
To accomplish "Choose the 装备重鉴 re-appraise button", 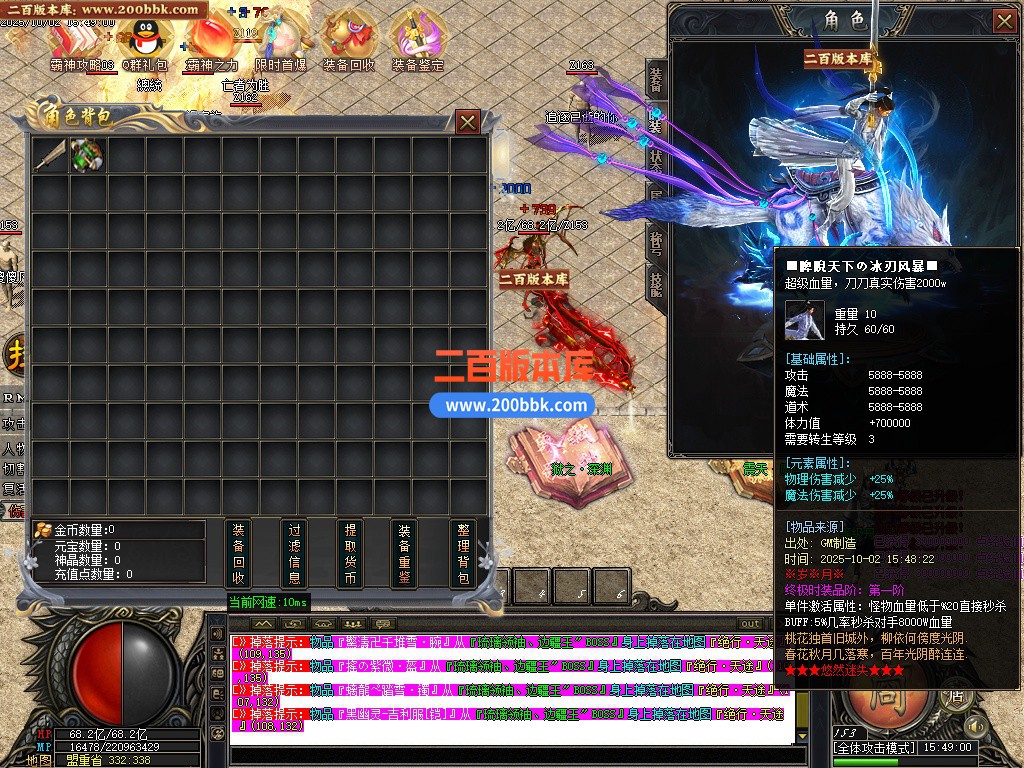I will pos(405,553).
